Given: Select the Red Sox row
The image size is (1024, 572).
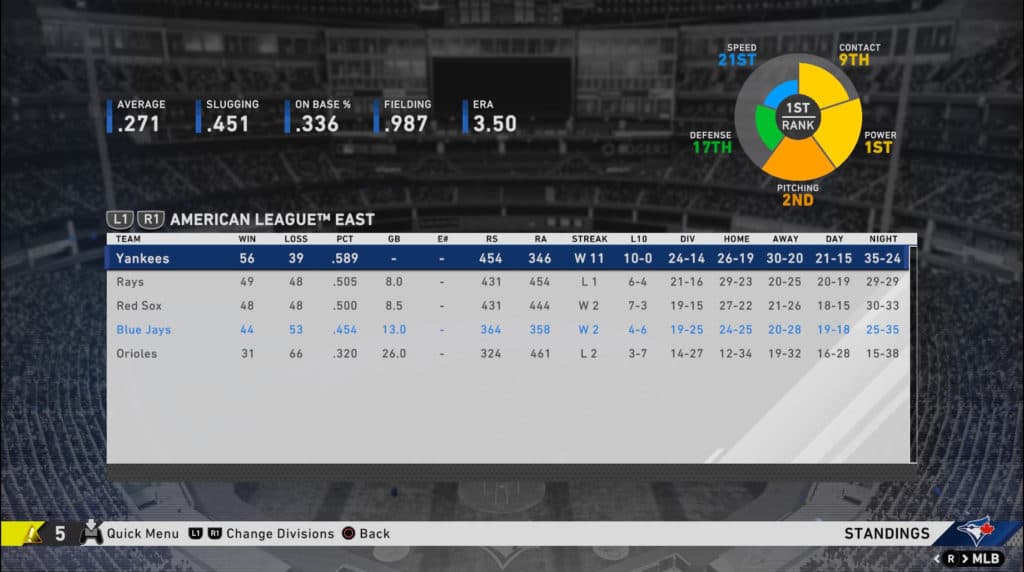Looking at the screenshot, I should coord(138,306).
